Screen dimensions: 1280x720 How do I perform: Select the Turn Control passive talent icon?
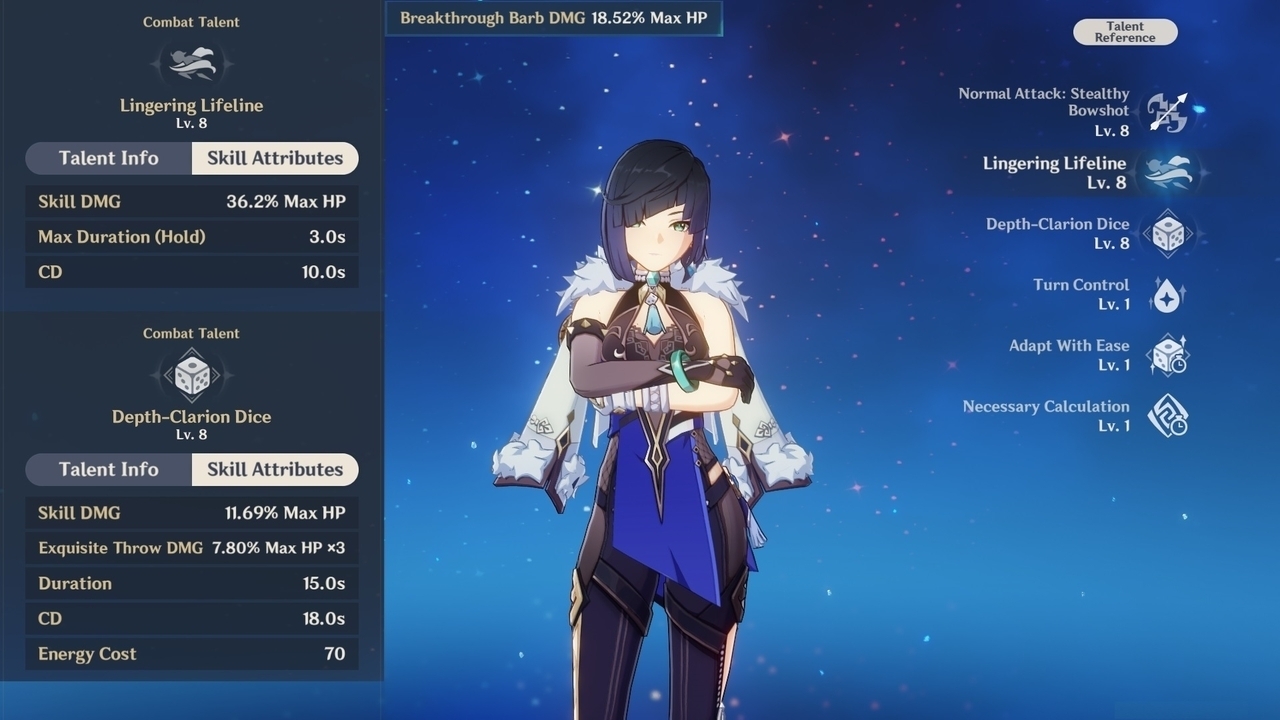[x=1168, y=294]
